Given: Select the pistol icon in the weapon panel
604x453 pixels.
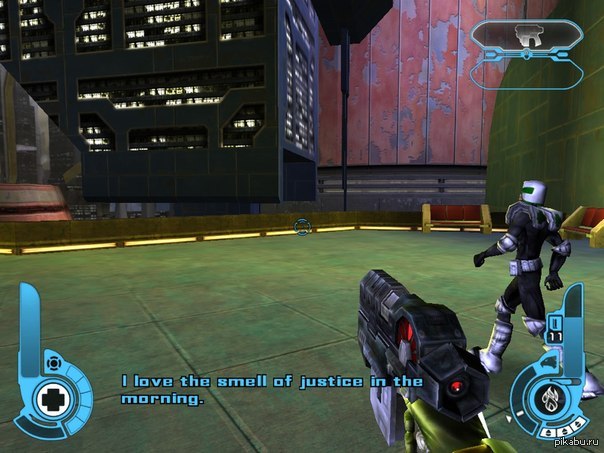Looking at the screenshot, I should pyautogui.click(x=527, y=36).
